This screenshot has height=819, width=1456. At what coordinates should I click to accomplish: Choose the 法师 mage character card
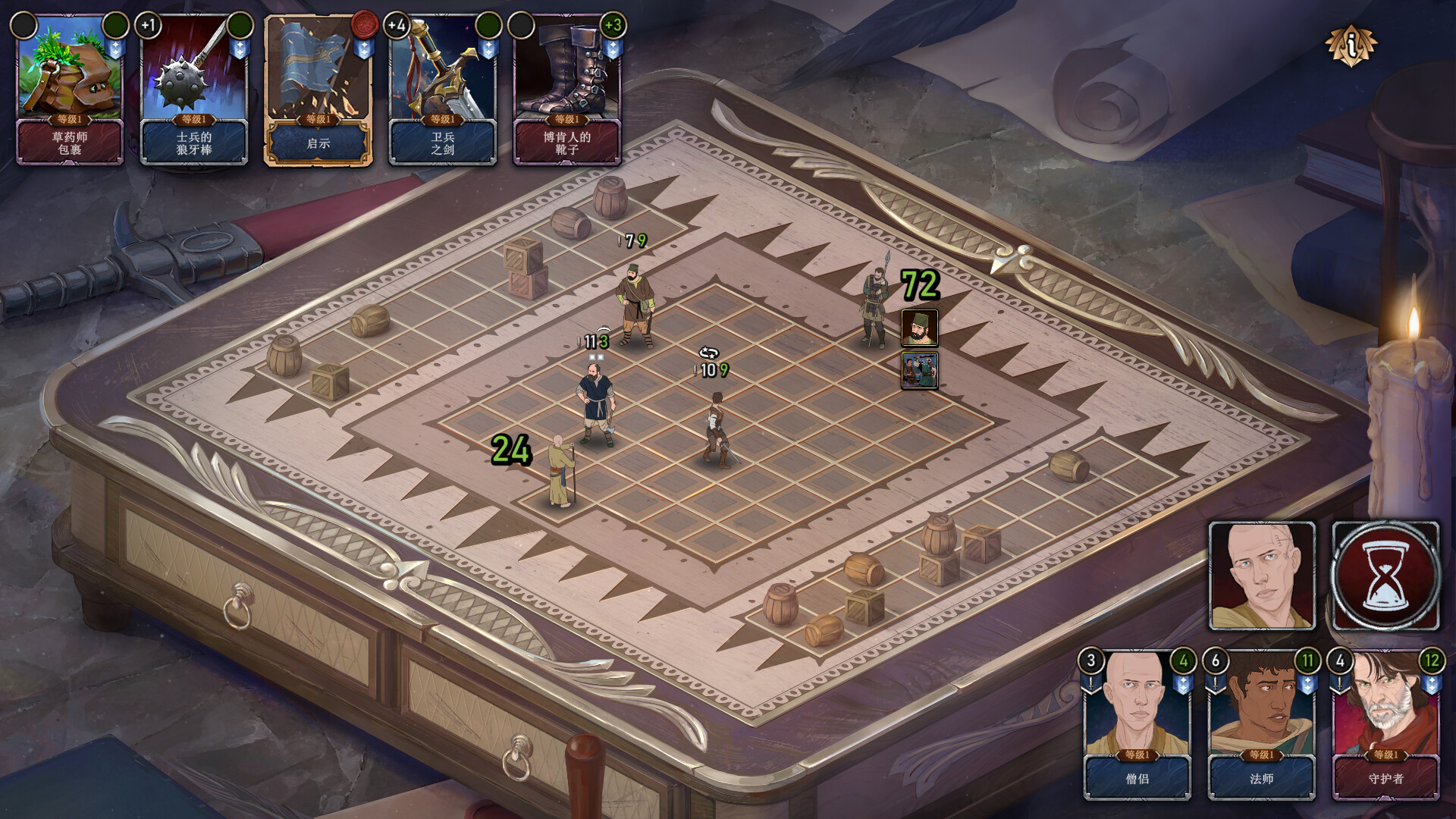pyautogui.click(x=1261, y=725)
